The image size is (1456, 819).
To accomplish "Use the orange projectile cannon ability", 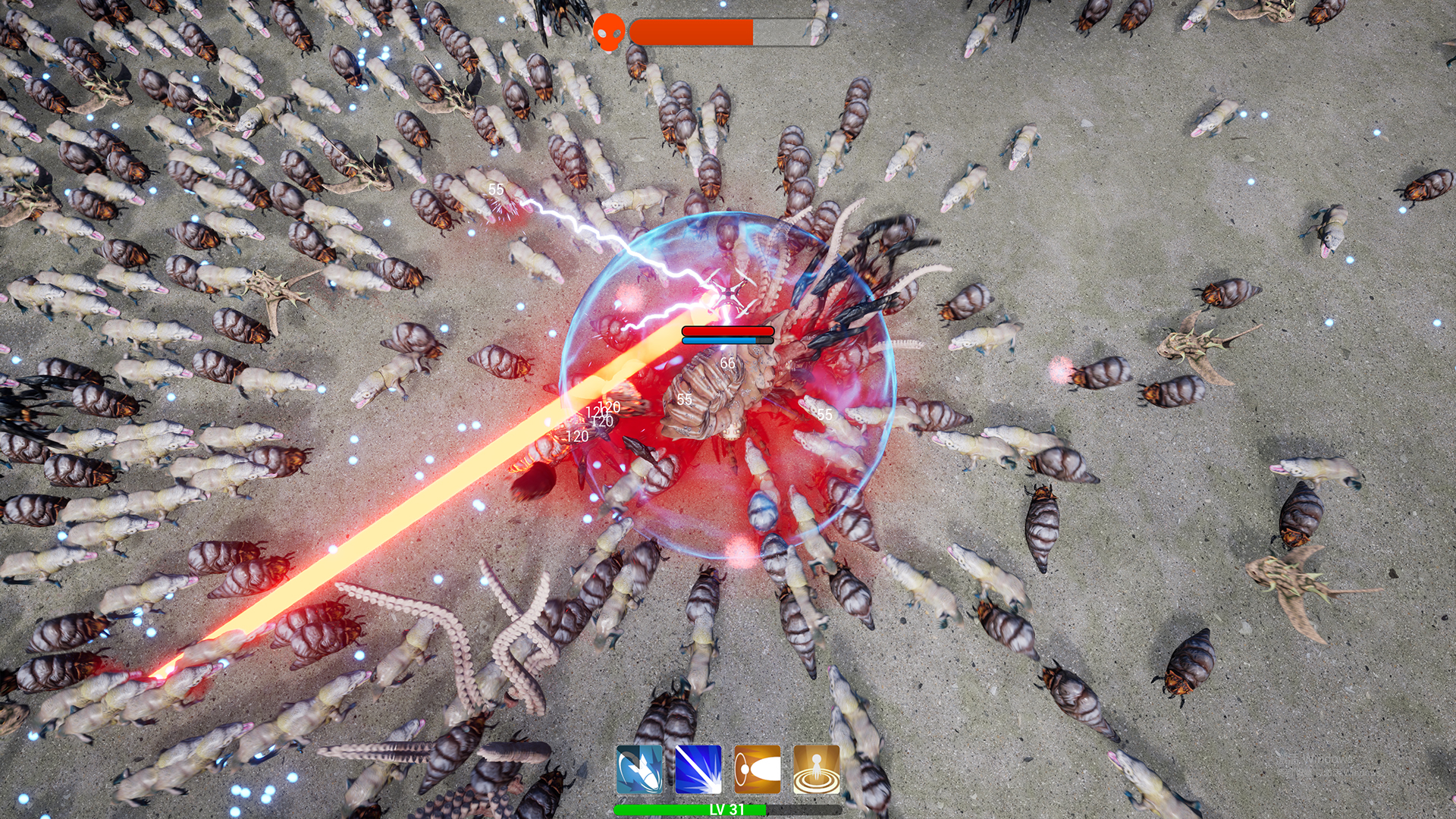I will 758,769.
